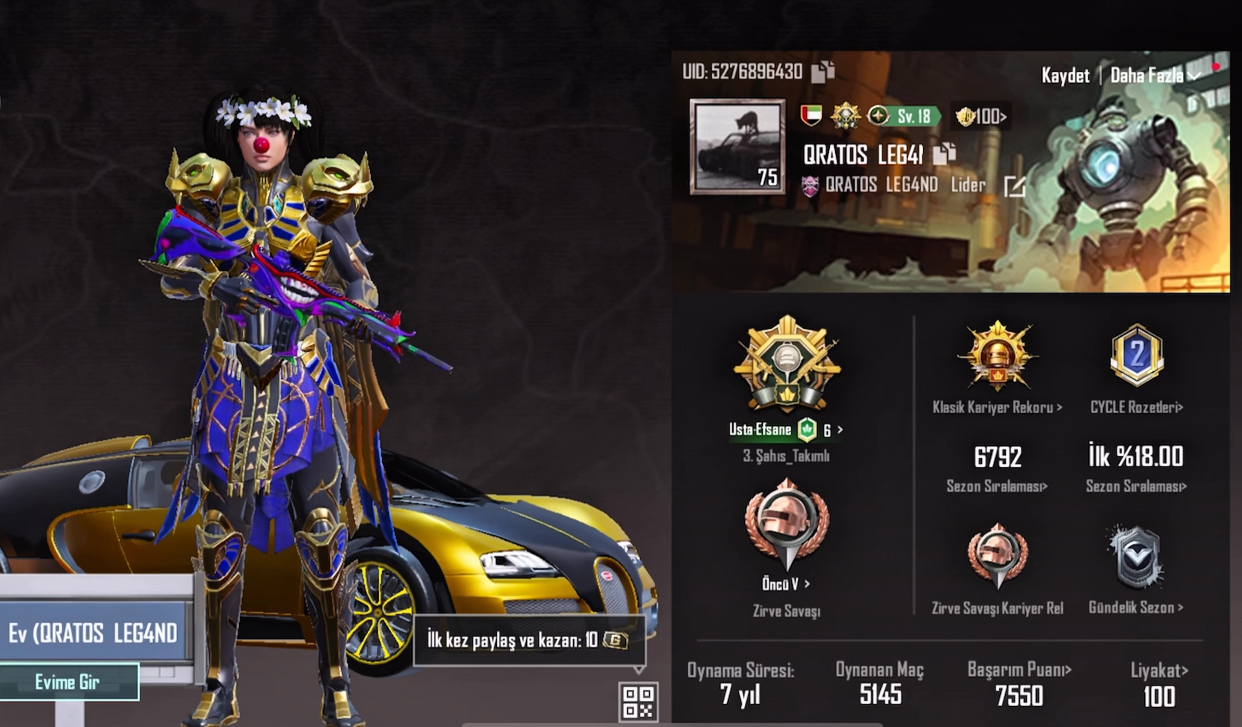
Task: Open the QR code icon
Action: [x=639, y=701]
